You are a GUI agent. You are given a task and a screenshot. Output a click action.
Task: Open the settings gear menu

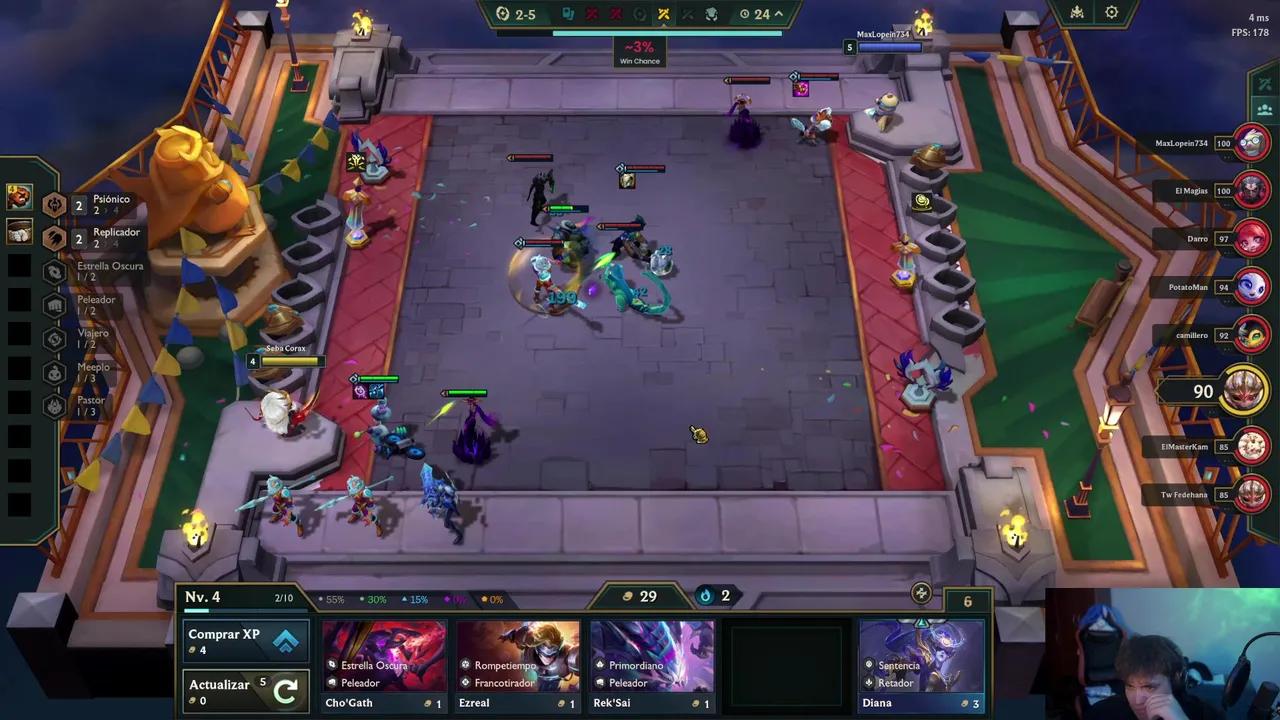(x=1112, y=12)
